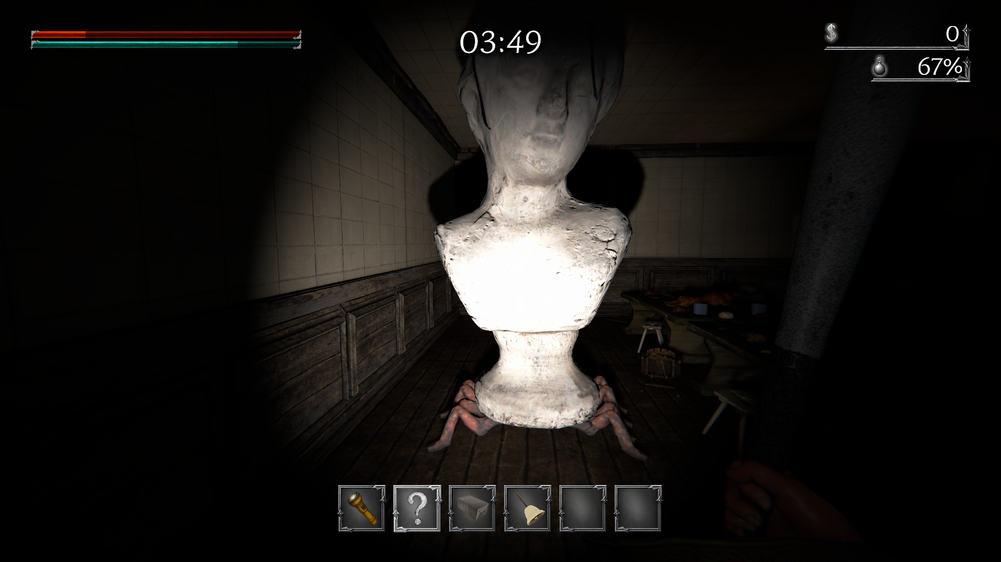Choose the question mark item slot
The image size is (1001, 562).
(x=417, y=509)
